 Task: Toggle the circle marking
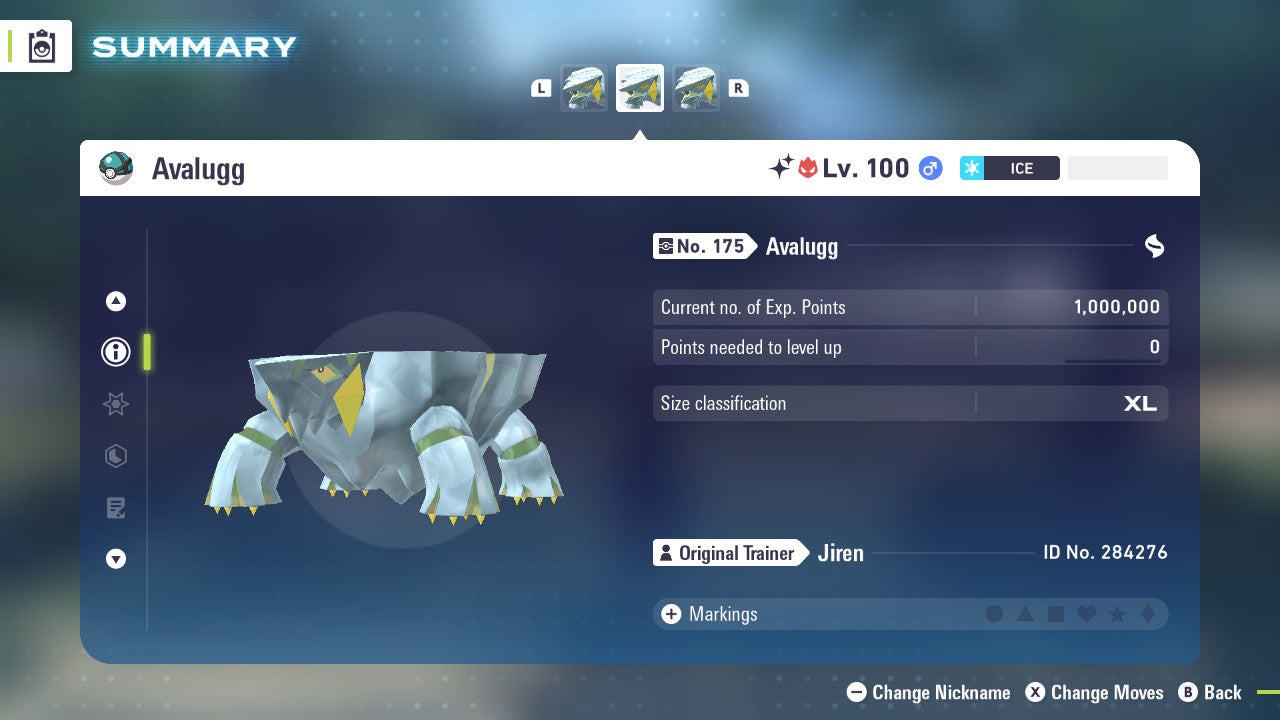click(x=995, y=614)
